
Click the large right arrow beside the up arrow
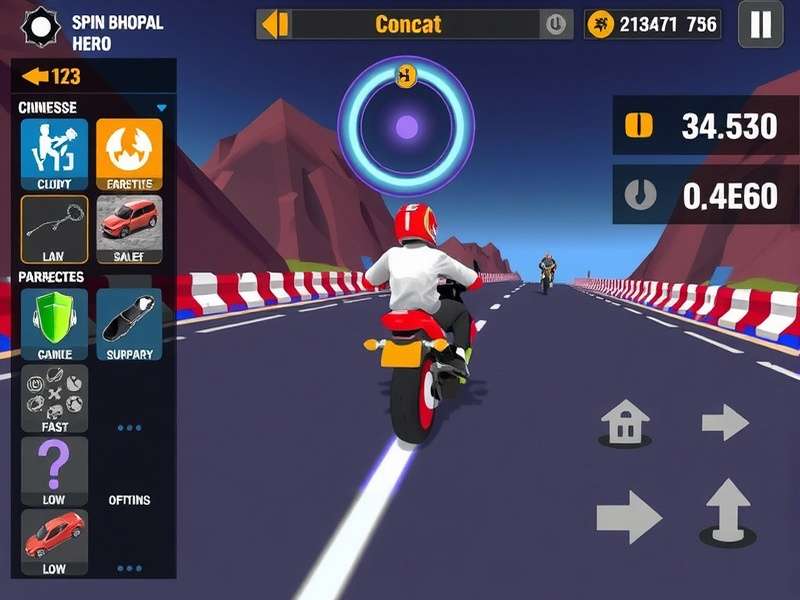tap(629, 517)
